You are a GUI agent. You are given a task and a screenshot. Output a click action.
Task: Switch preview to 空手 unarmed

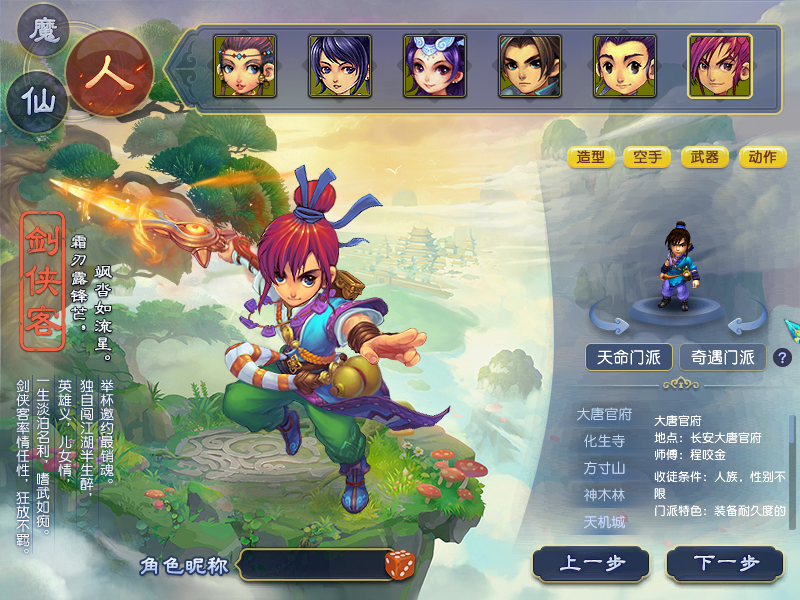(647, 157)
